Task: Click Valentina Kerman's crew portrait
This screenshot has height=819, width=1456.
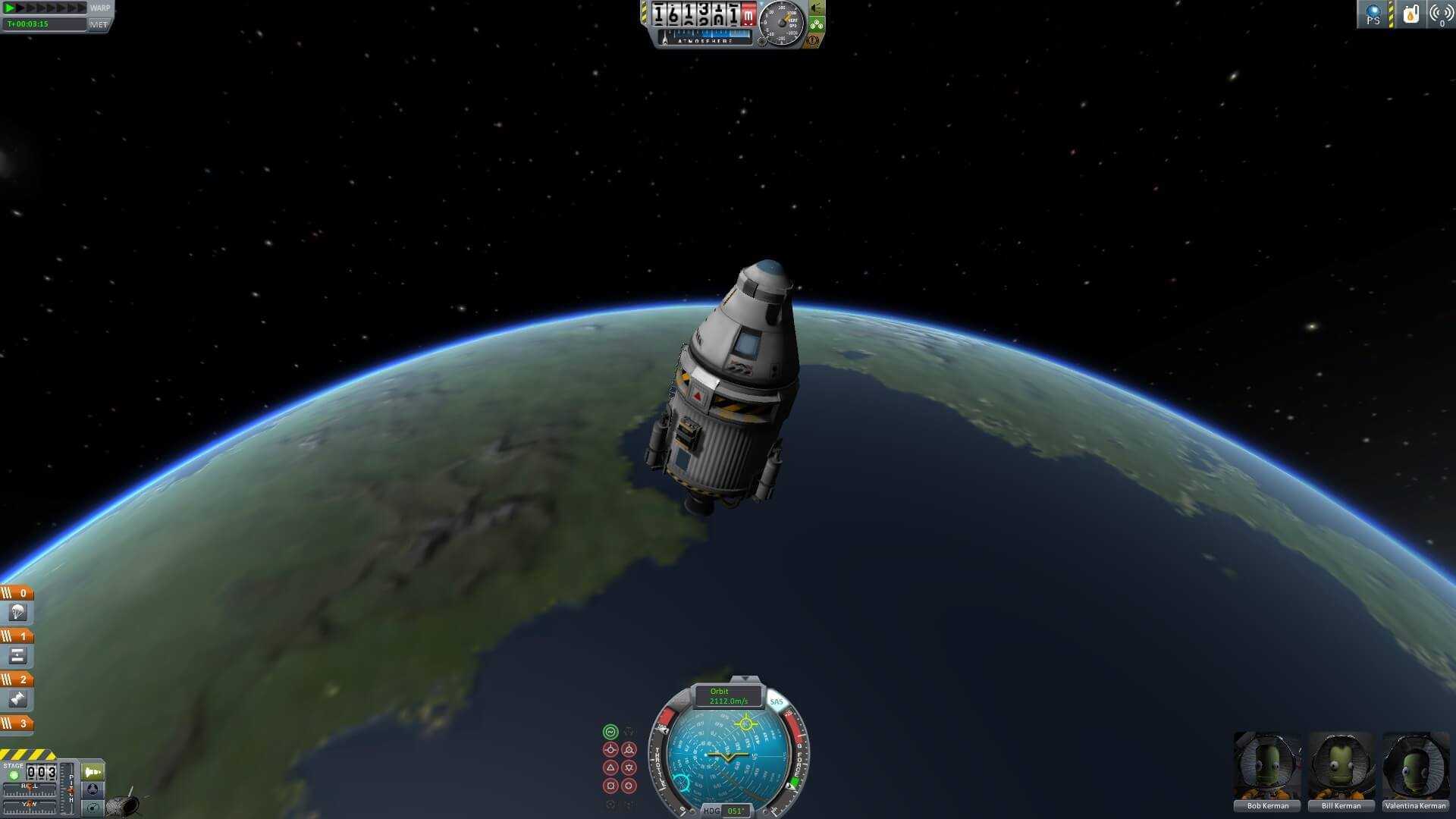Action: pyautogui.click(x=1415, y=766)
